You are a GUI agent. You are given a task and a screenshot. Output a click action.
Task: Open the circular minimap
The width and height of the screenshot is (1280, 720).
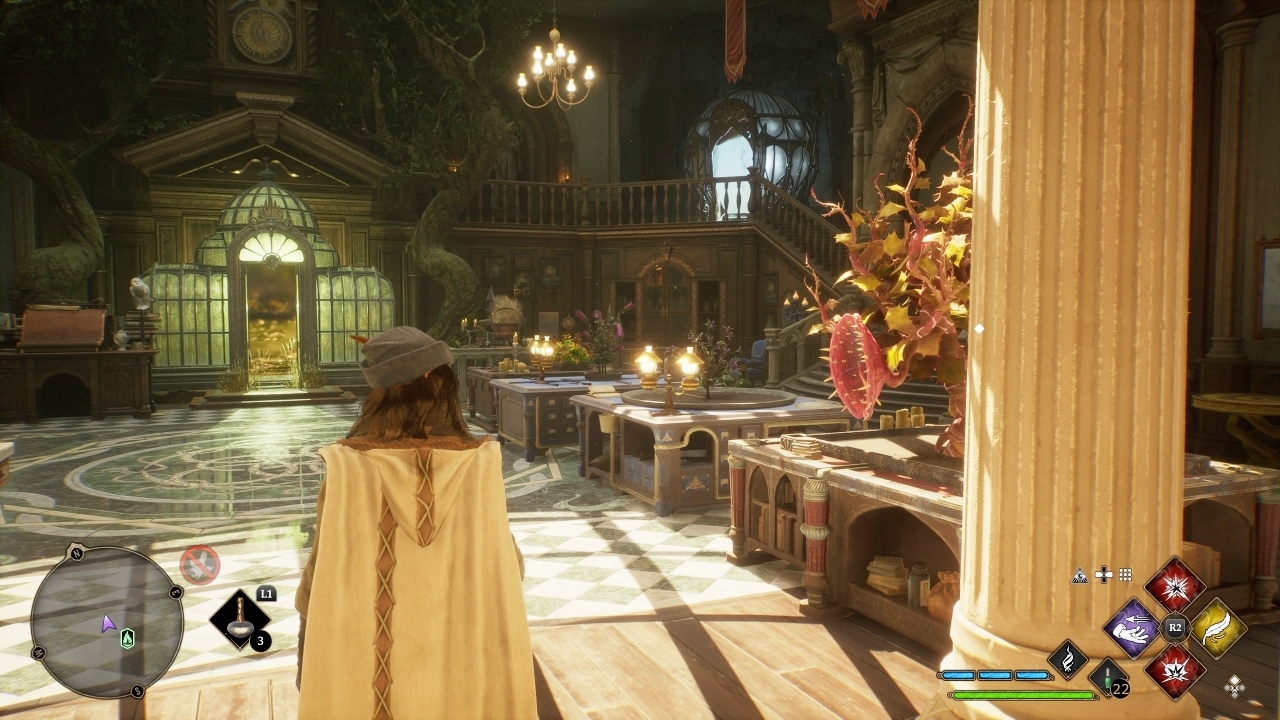(x=107, y=622)
